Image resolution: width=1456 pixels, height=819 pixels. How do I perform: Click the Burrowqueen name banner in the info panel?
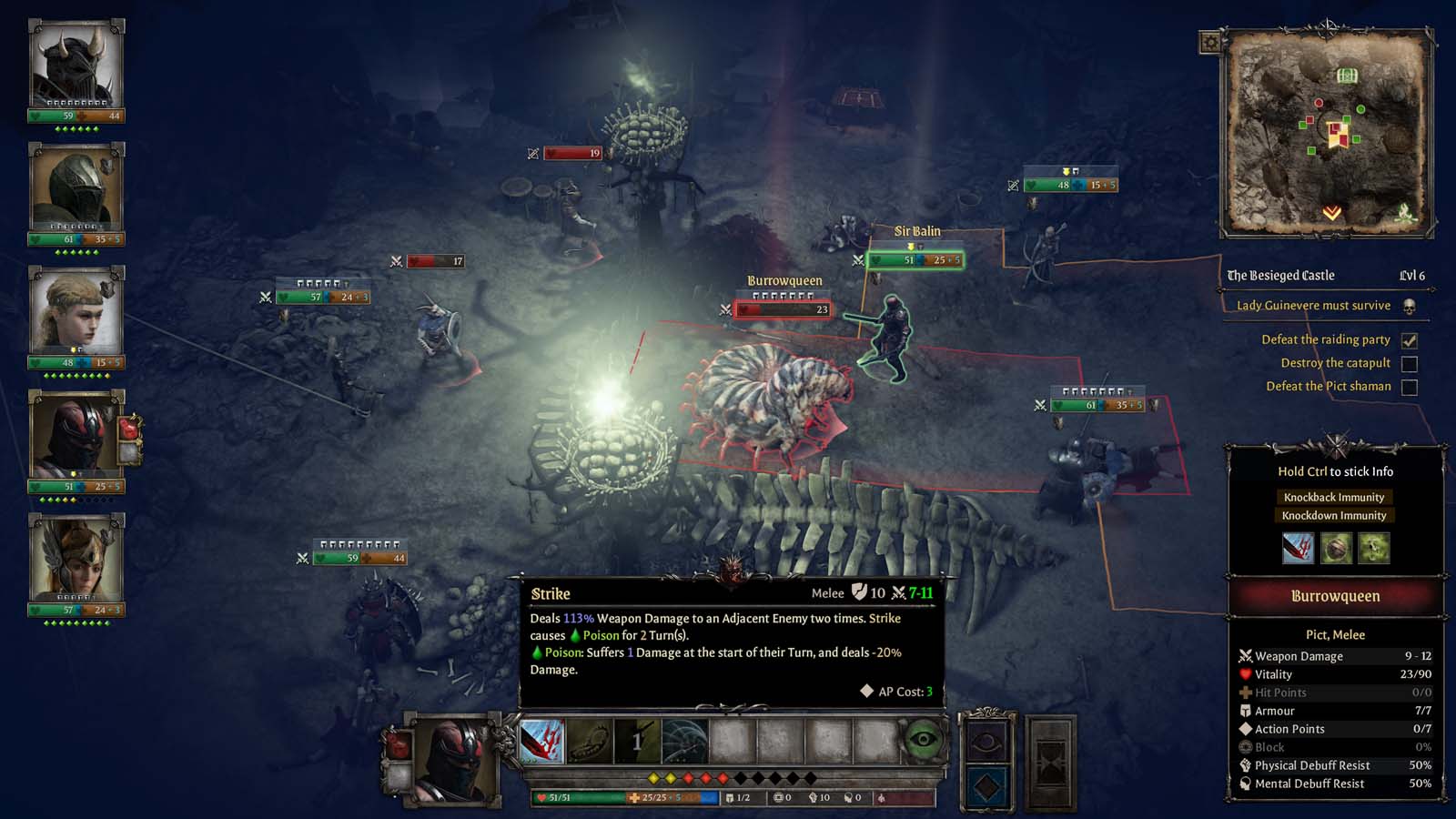point(1334,596)
